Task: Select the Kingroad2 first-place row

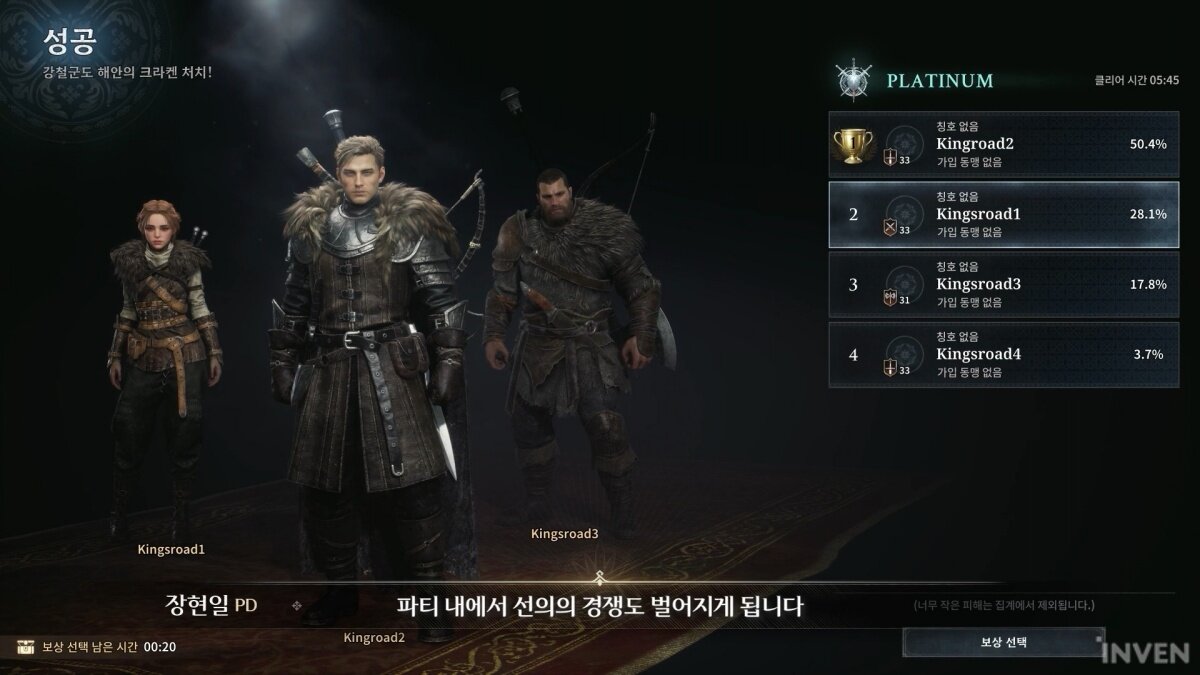Action: point(1003,143)
